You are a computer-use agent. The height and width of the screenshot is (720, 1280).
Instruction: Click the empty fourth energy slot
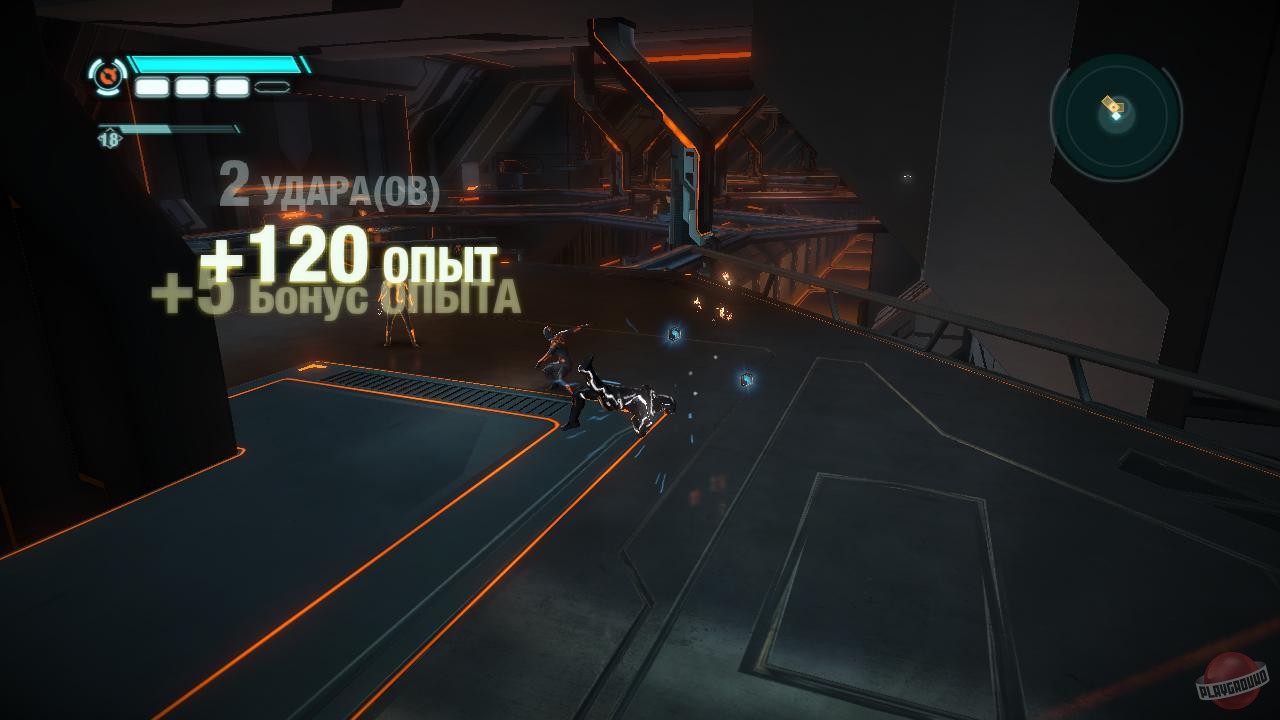271,86
